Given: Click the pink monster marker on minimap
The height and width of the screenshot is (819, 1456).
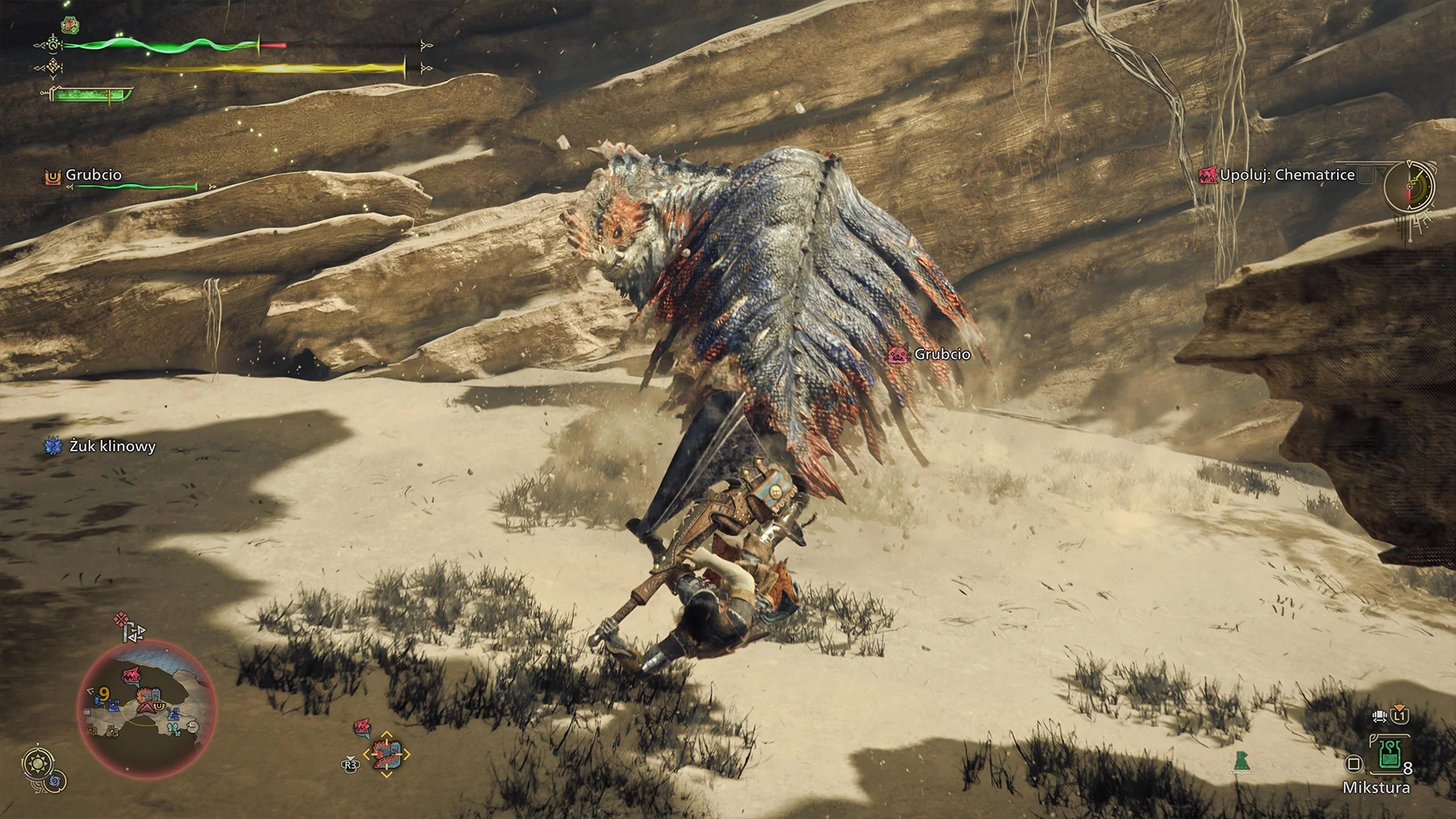Looking at the screenshot, I should (132, 673).
